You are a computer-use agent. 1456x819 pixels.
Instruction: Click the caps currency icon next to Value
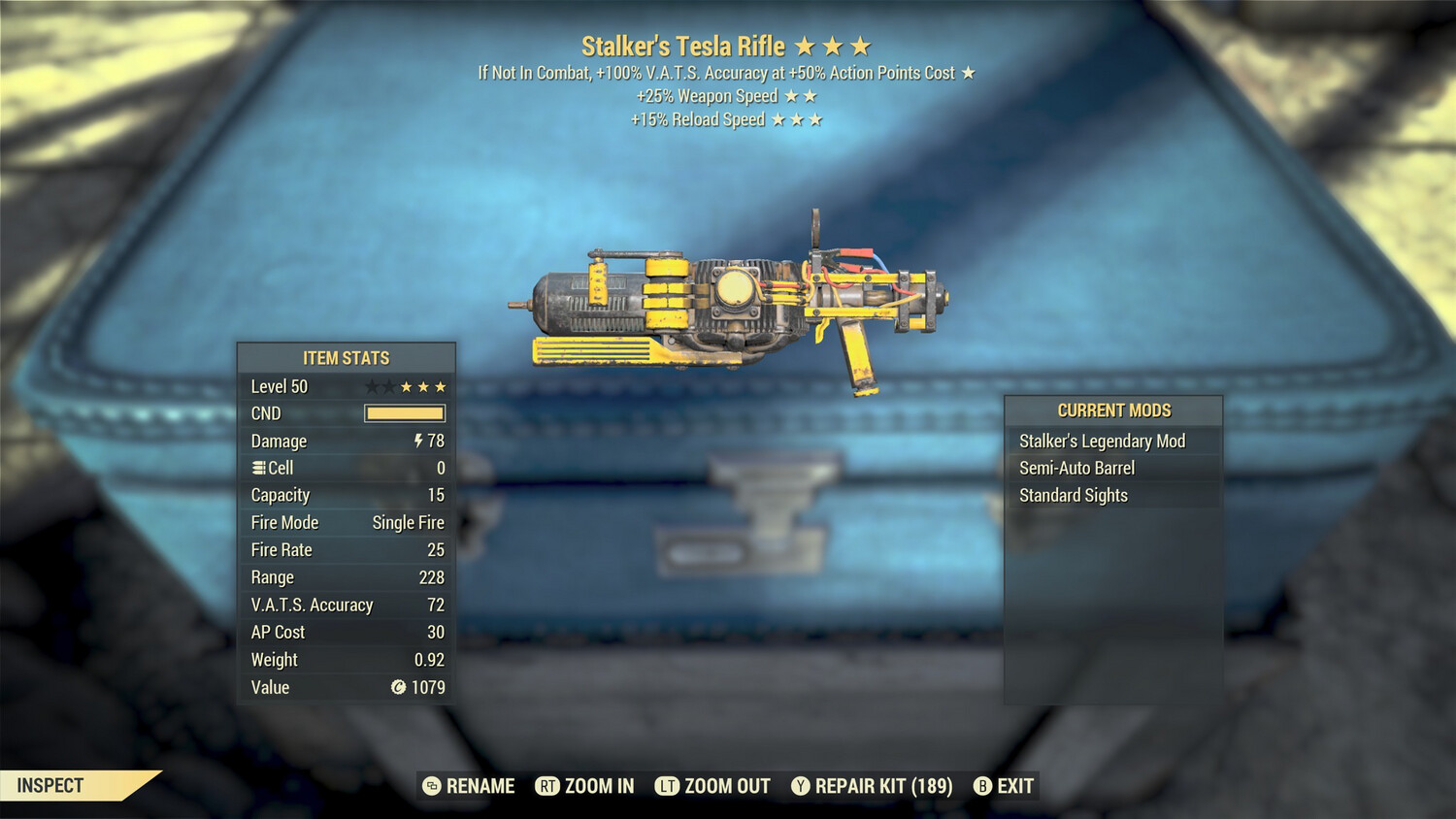[x=397, y=688]
